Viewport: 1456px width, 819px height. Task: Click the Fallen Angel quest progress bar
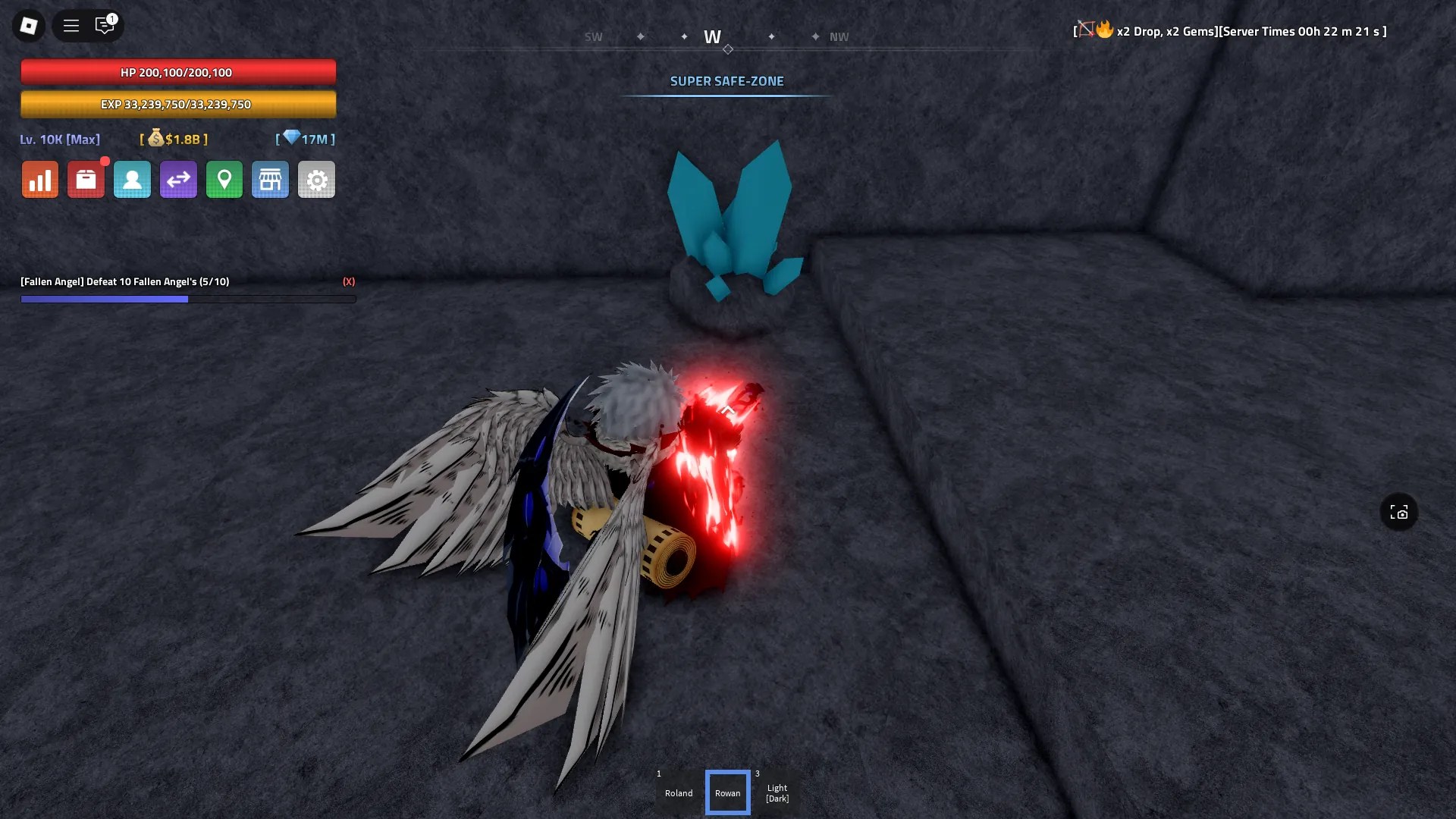[x=188, y=299]
